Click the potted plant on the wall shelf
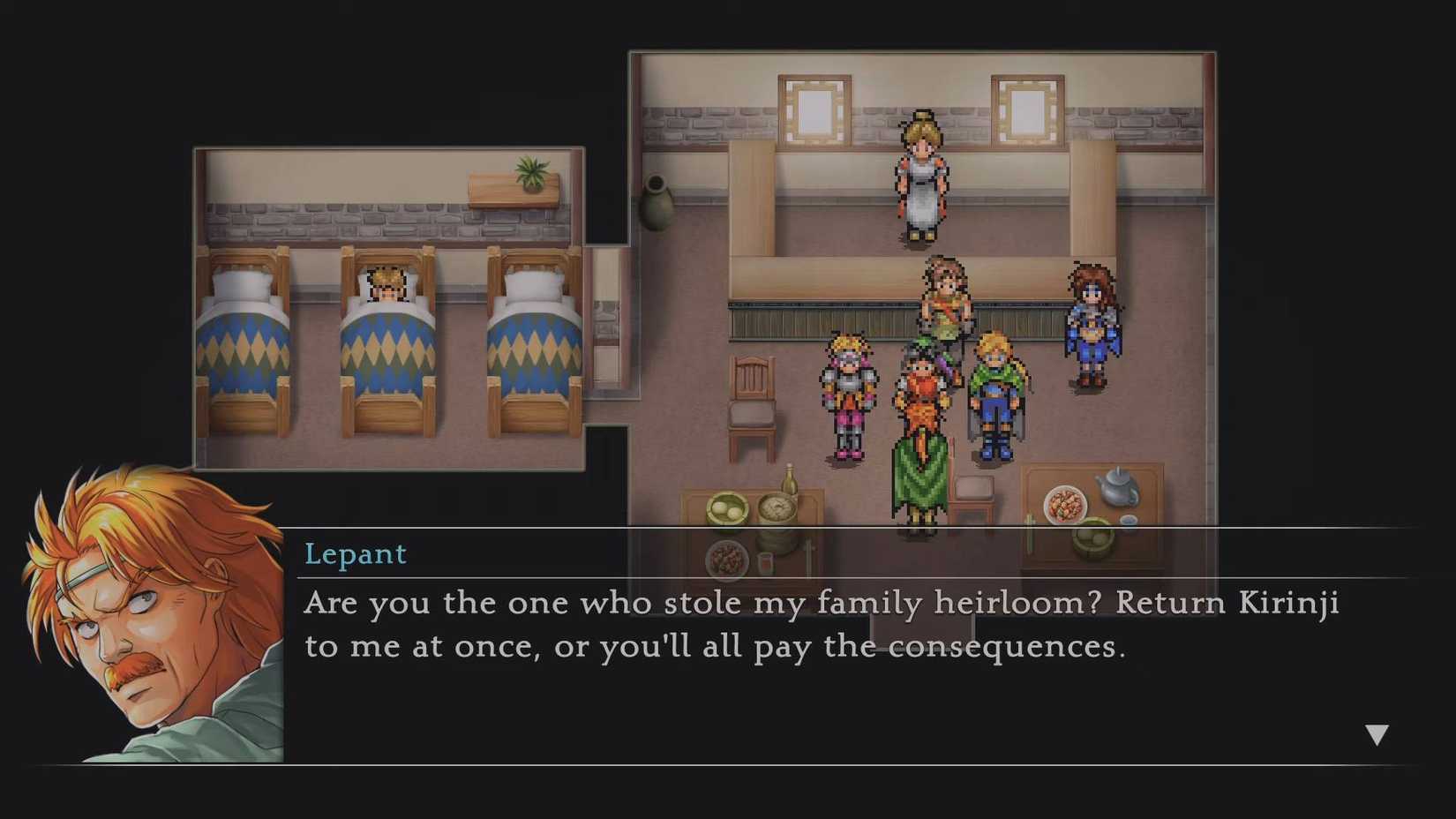 coord(529,169)
